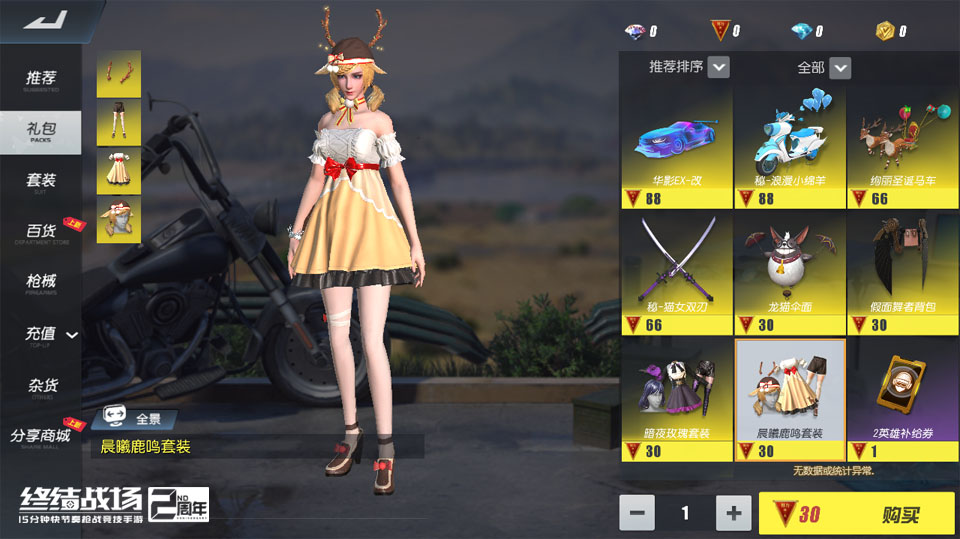
Task: Toggle the 全景 panorama view button
Action: (x=135, y=419)
